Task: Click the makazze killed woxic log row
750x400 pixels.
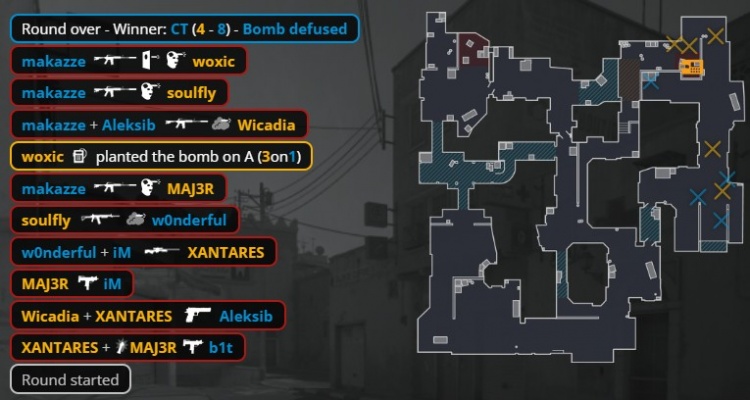Action: tap(128, 61)
